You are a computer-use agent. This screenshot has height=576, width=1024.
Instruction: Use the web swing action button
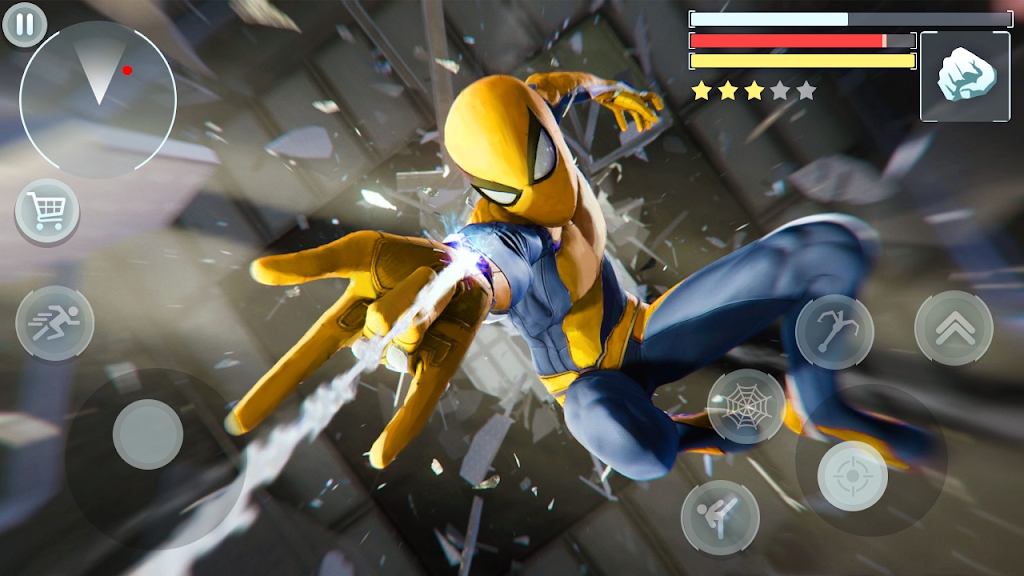coord(834,332)
